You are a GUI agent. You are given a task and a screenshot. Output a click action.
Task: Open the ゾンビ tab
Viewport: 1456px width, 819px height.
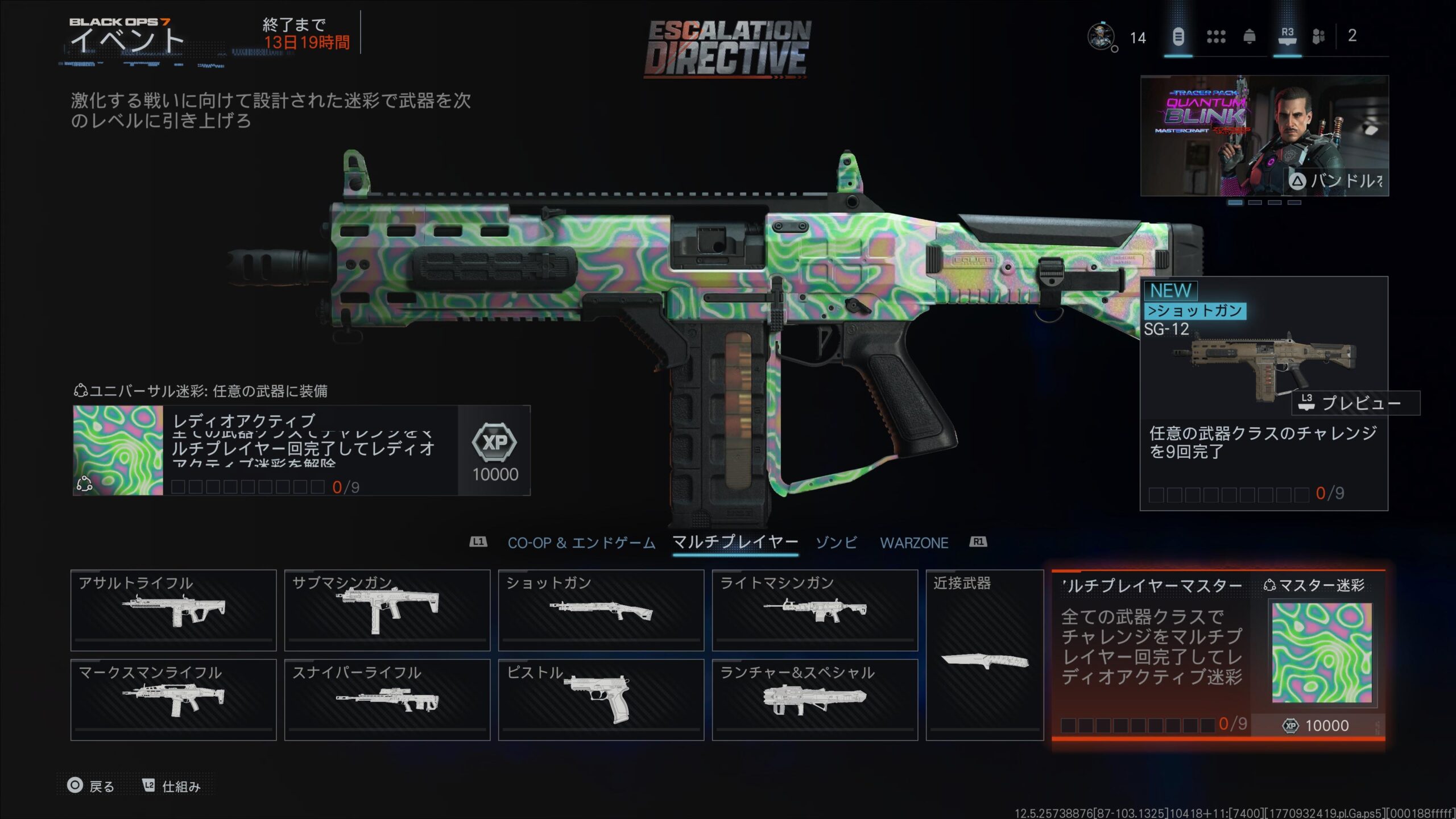836,543
